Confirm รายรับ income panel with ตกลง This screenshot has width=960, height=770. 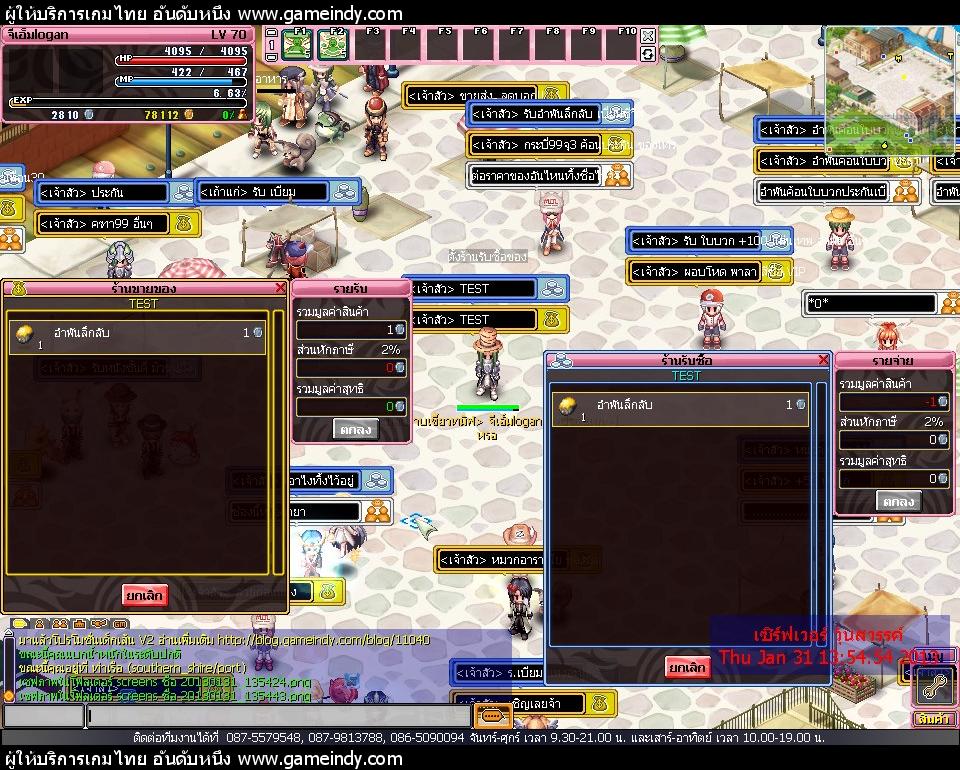tap(353, 429)
